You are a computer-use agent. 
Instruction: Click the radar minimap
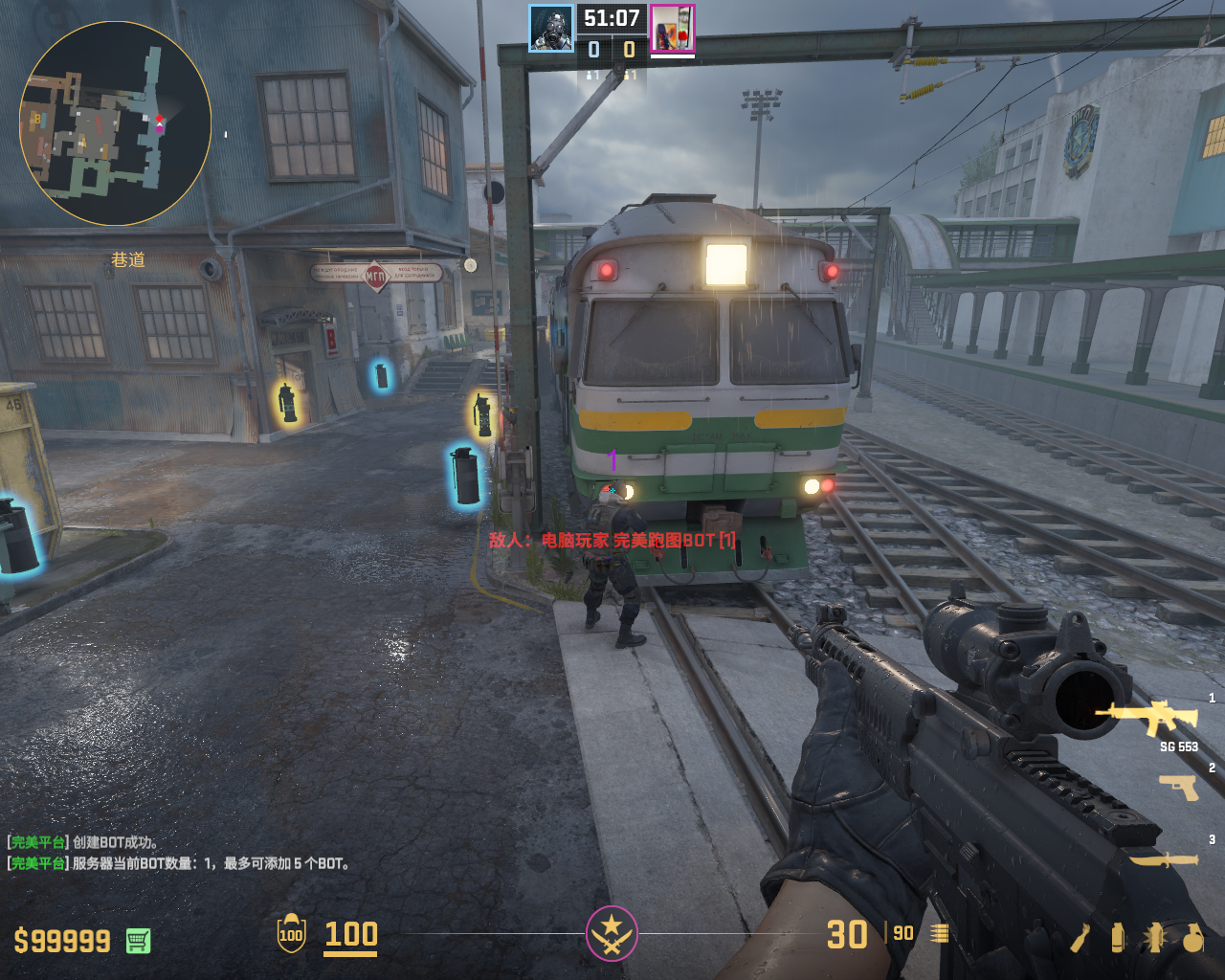click(x=115, y=123)
